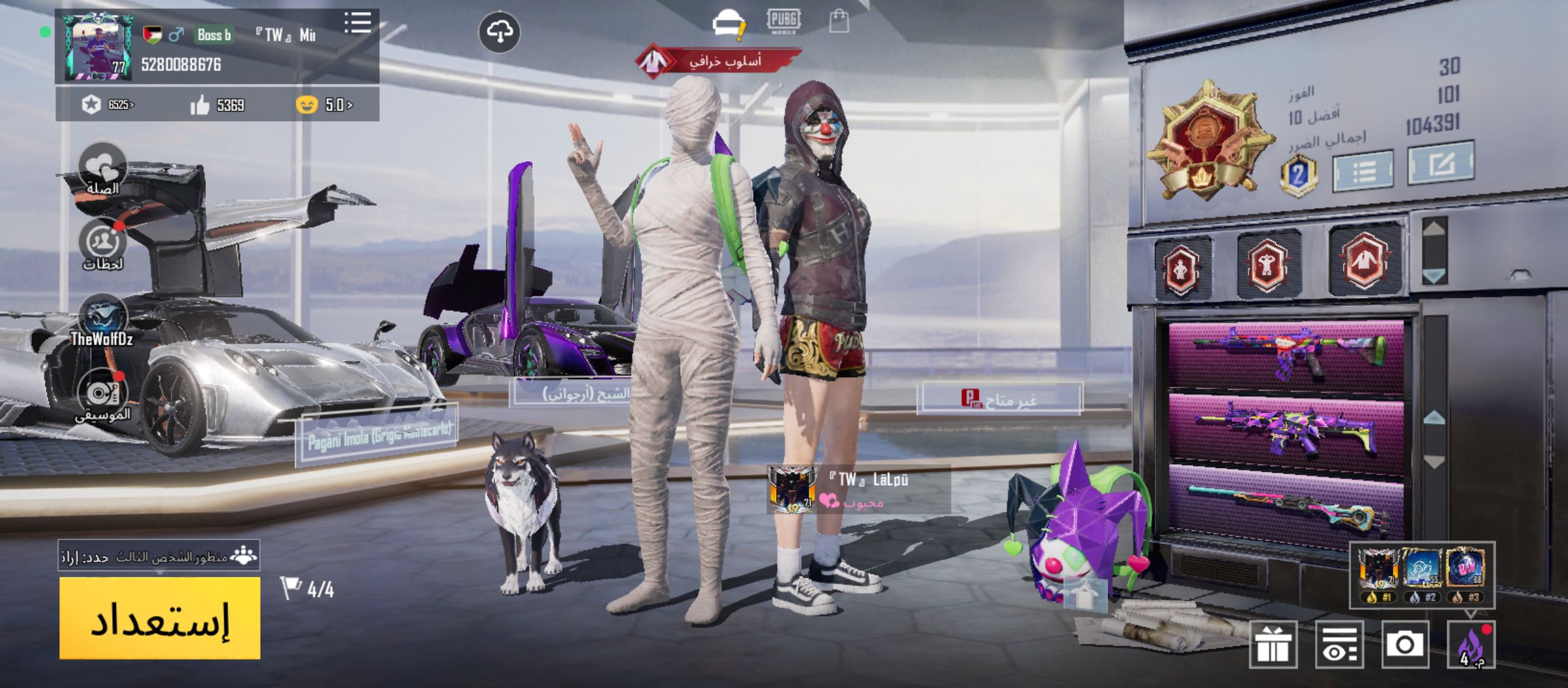
Task: Open teammate LäLpü's name card
Action: coord(859,489)
